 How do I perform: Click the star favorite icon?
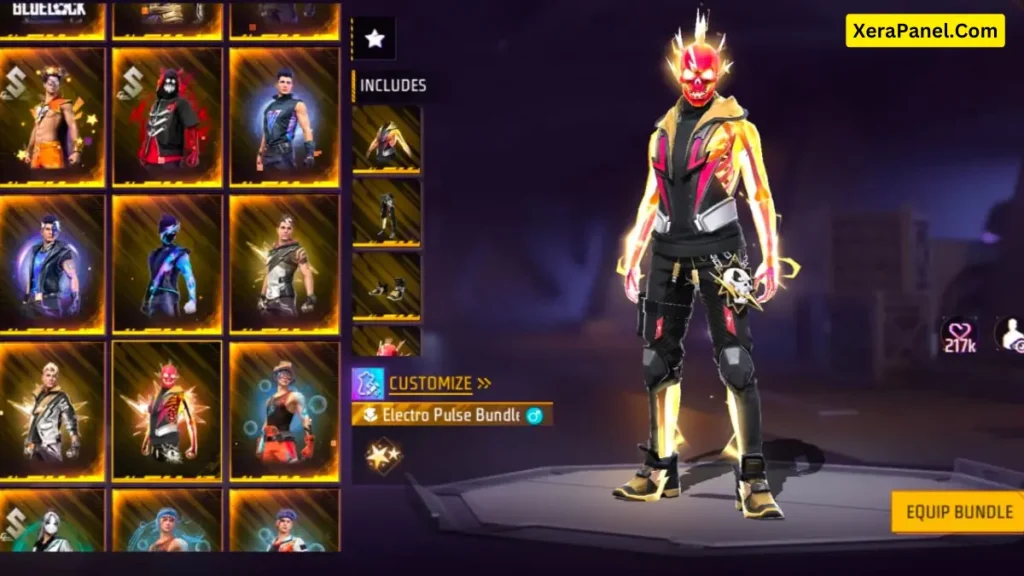click(374, 39)
